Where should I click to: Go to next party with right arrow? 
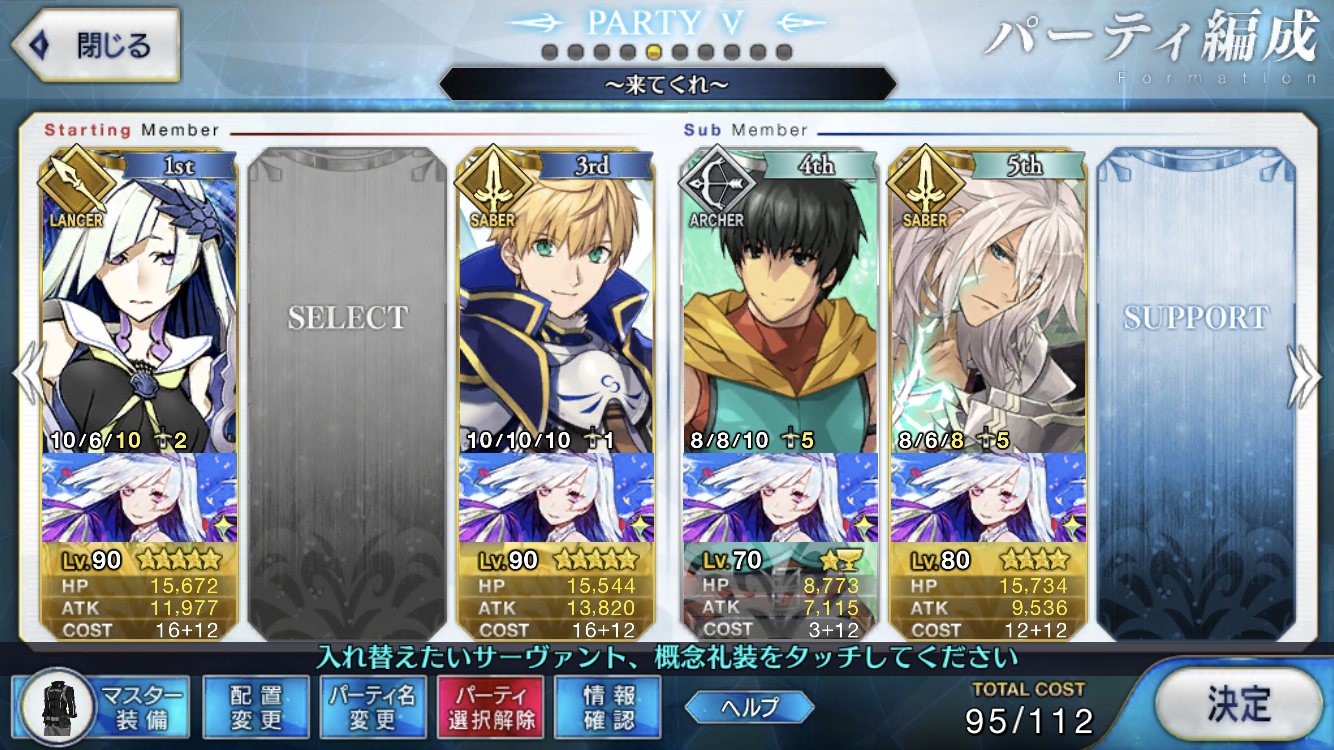[1304, 377]
